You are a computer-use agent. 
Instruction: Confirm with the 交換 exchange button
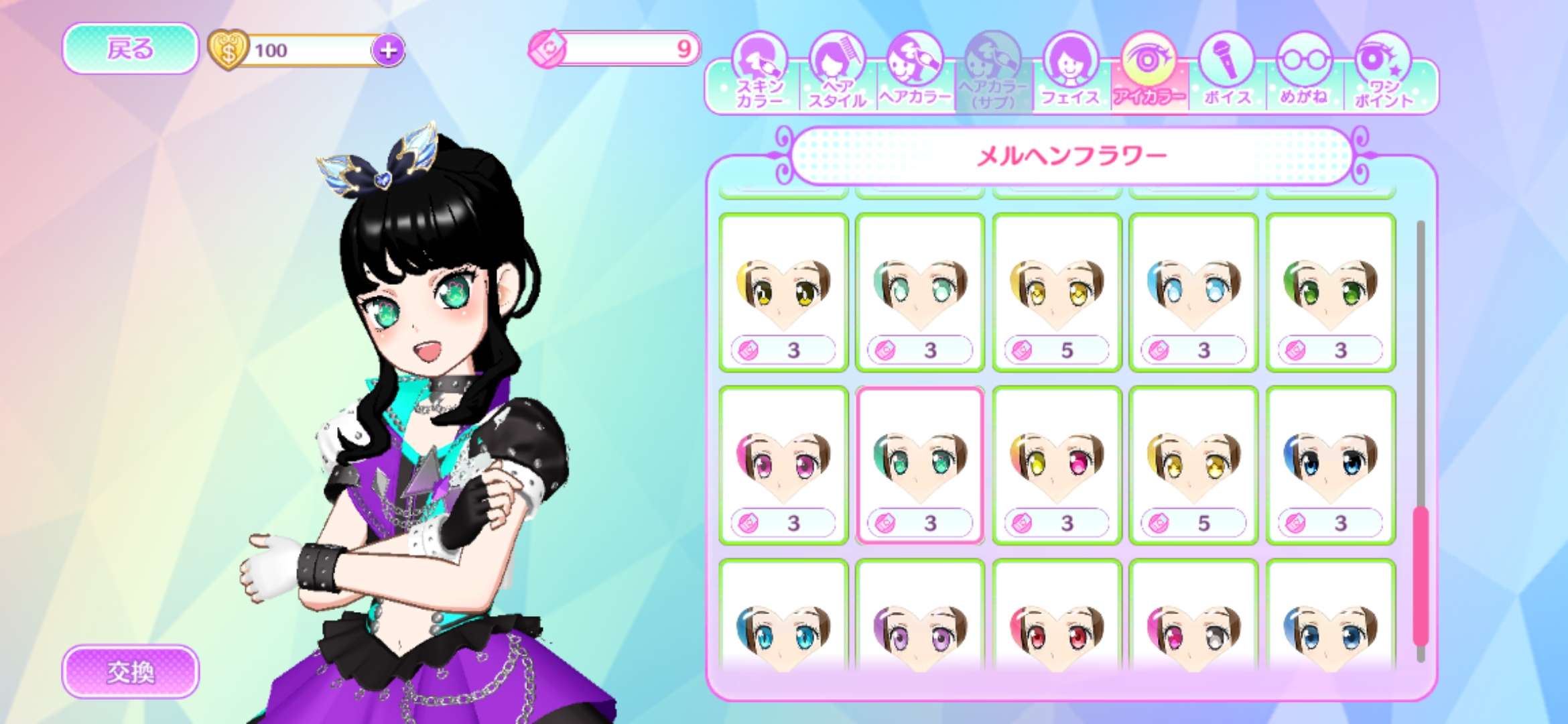pyautogui.click(x=130, y=671)
